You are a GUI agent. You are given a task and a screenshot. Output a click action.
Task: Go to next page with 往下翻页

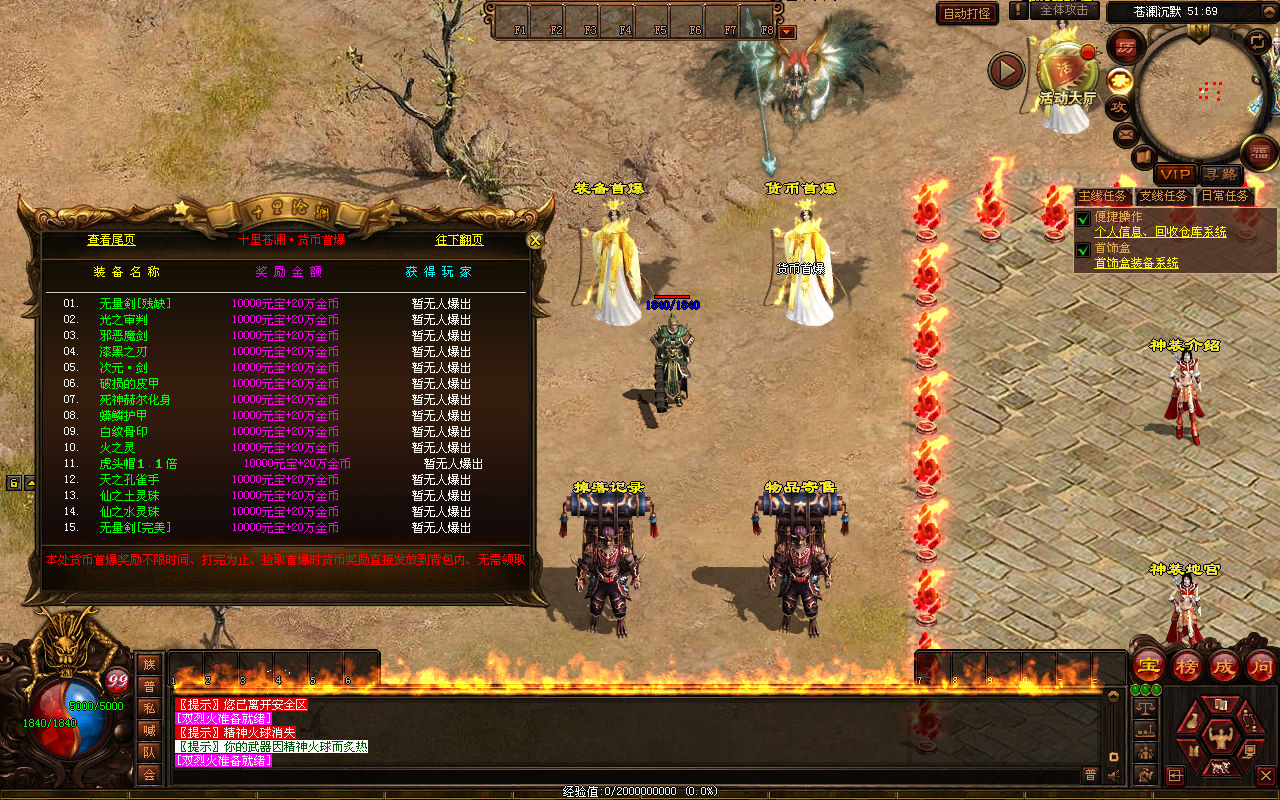coord(459,240)
